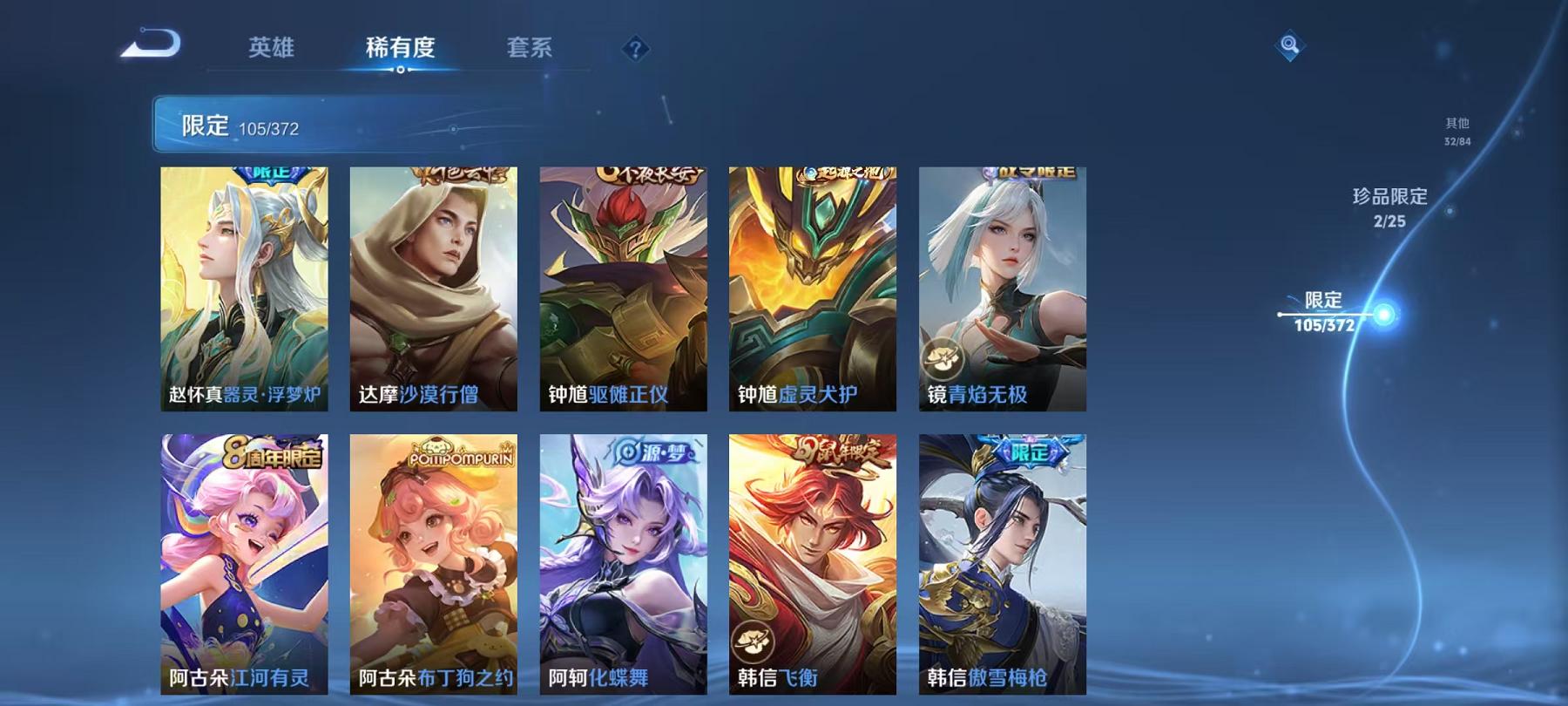The image size is (1568, 706).
Task: Select the 阿轲 化蝶舞 skin
Action: 622,567
